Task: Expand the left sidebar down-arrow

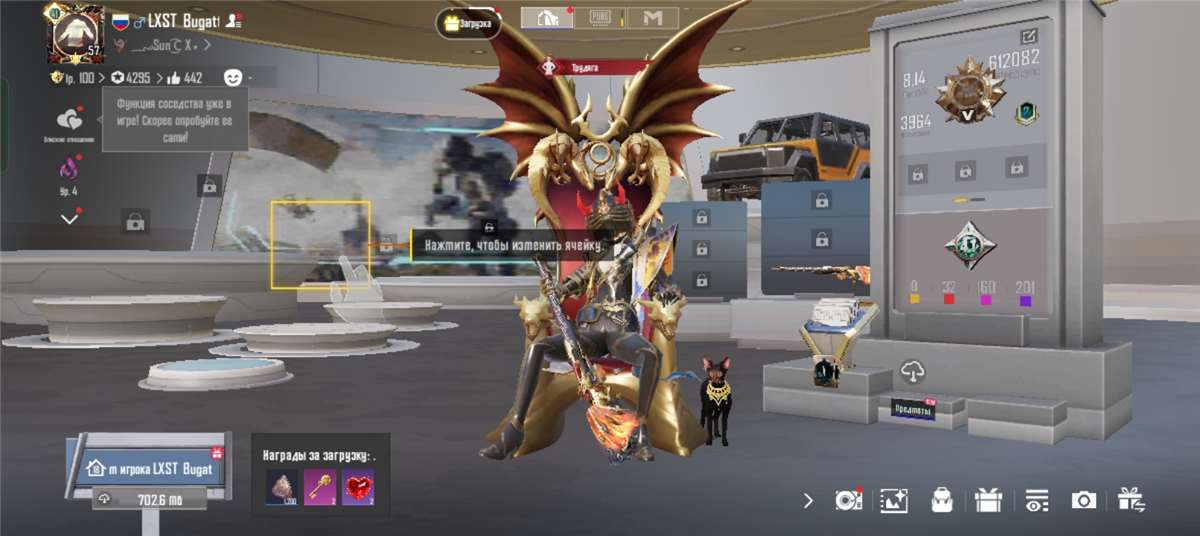Action: pos(69,218)
